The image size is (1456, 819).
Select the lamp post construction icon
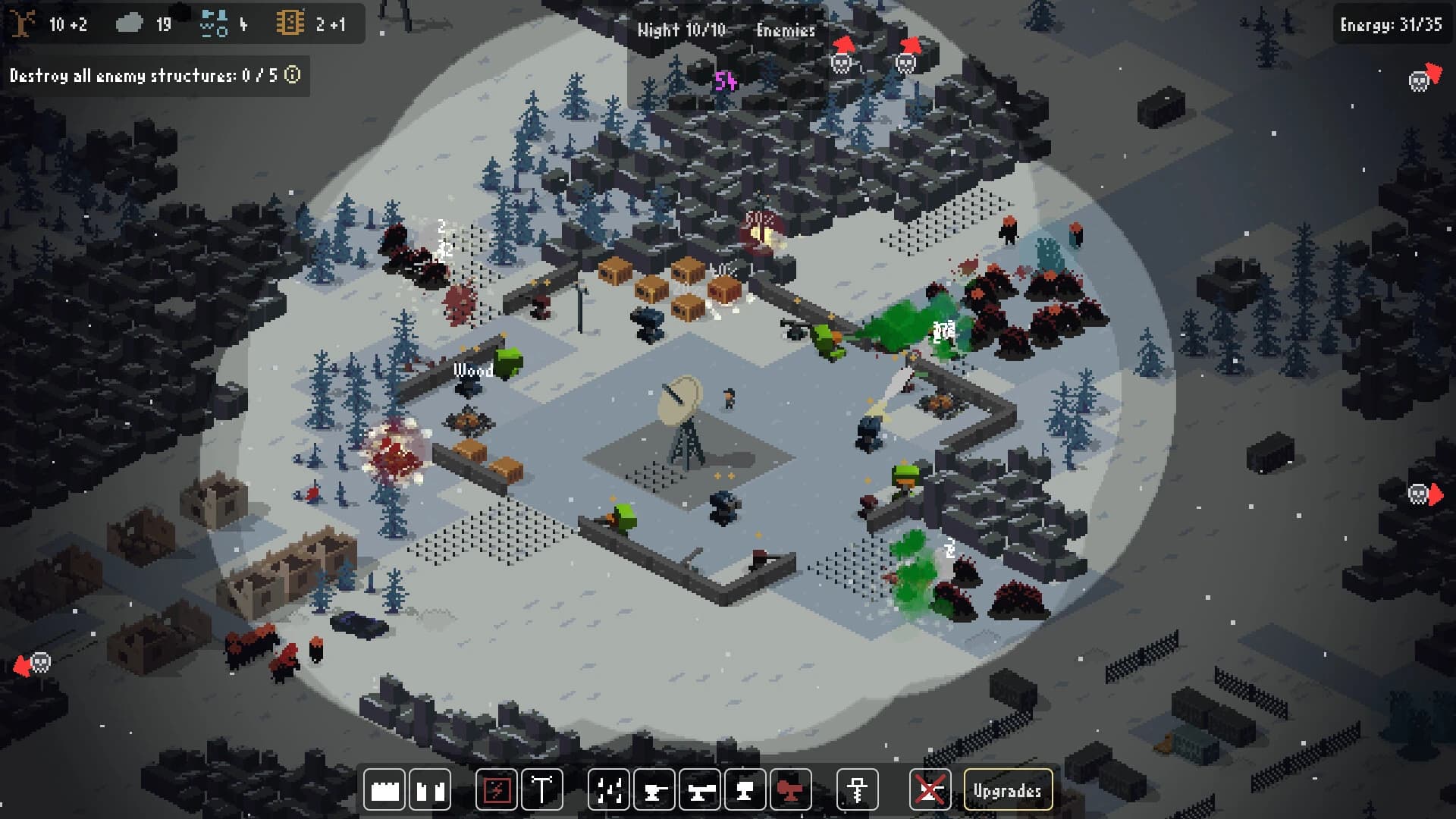541,789
